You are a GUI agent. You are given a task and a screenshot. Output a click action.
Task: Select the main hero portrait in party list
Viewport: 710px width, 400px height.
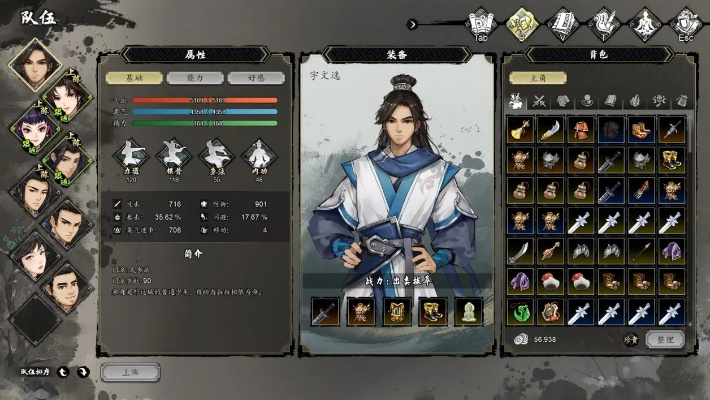[x=35, y=65]
